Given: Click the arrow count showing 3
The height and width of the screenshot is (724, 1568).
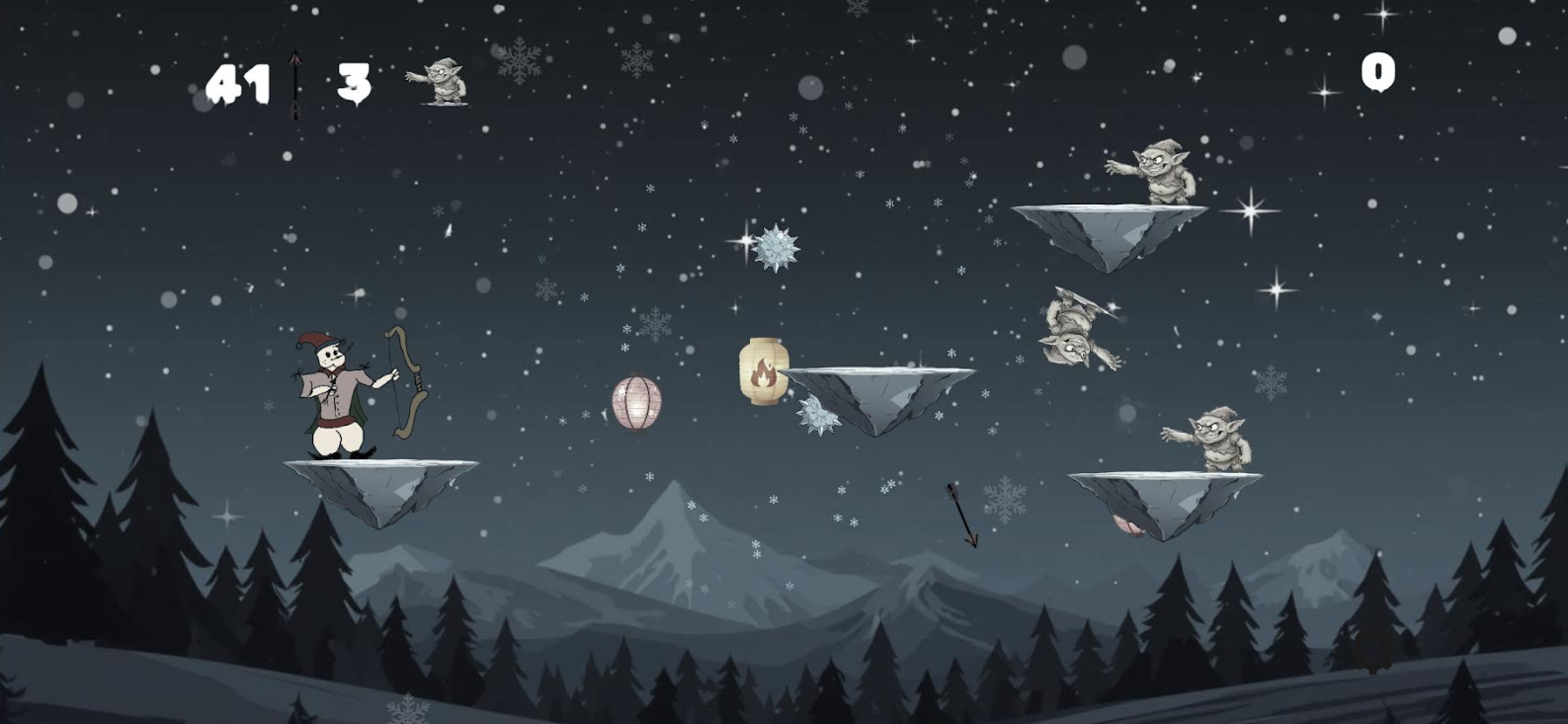Looking at the screenshot, I should point(354,84).
